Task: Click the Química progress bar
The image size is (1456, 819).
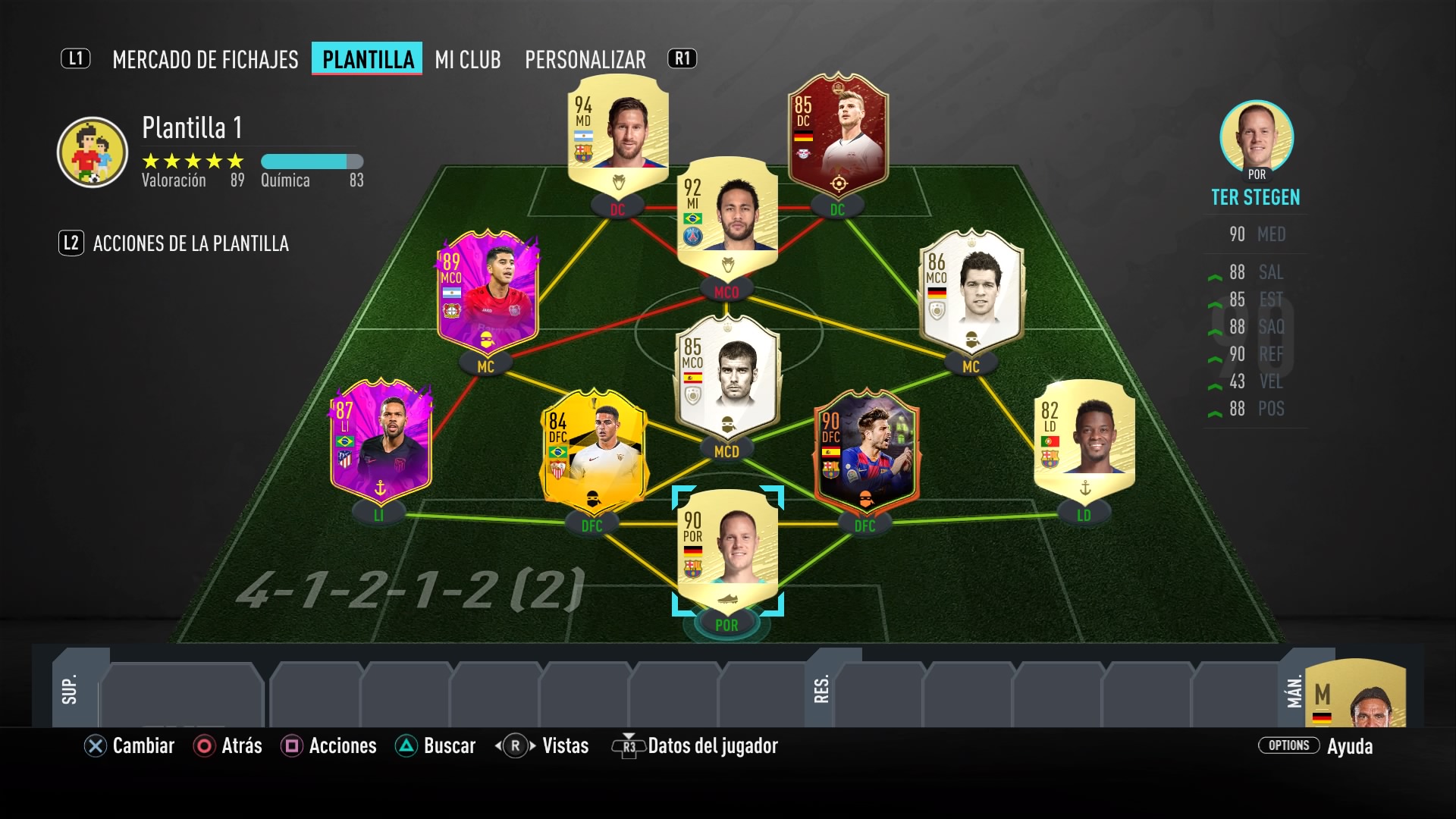Action: click(311, 161)
